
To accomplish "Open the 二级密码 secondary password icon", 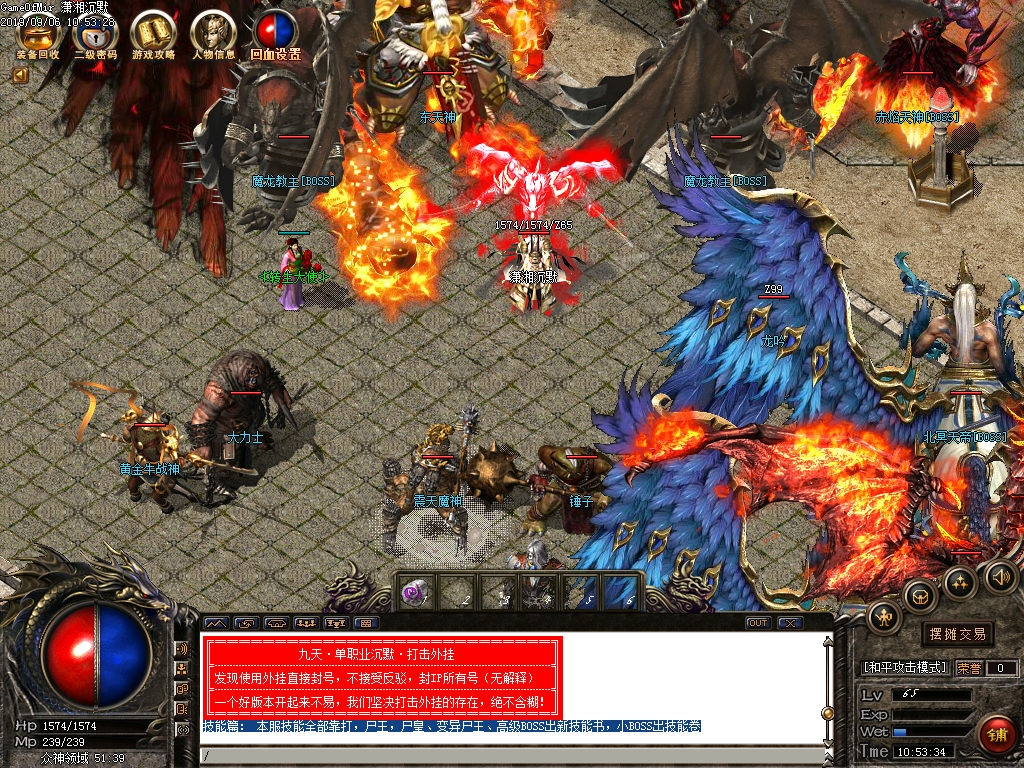I will point(95,36).
